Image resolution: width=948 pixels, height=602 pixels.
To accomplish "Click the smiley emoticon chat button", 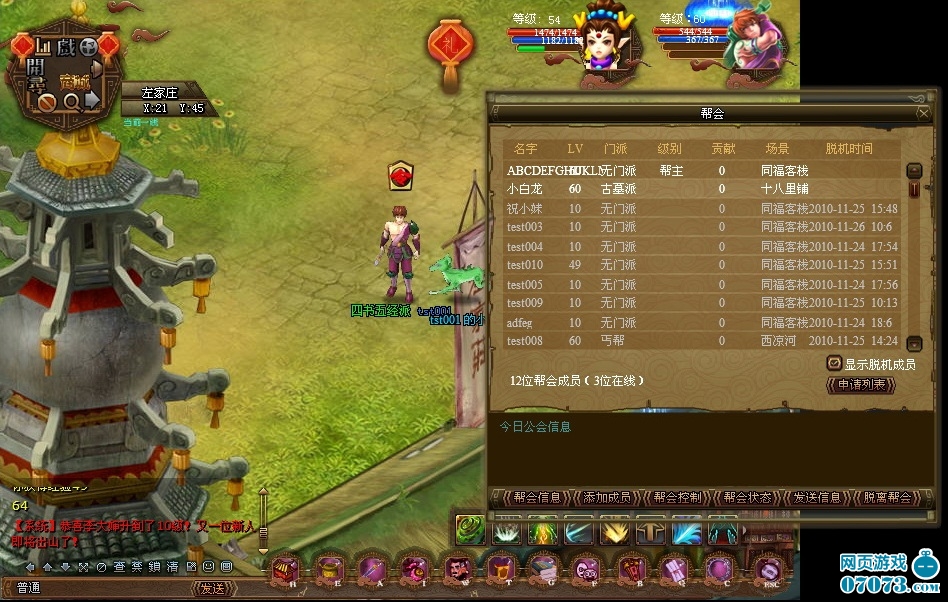I will [208, 567].
